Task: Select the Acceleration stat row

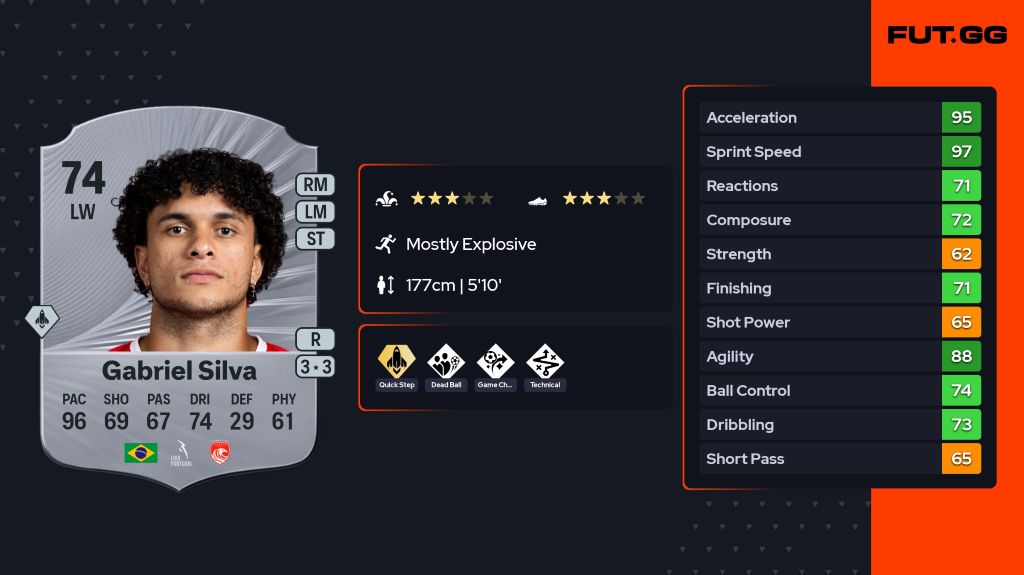Action: coord(840,118)
